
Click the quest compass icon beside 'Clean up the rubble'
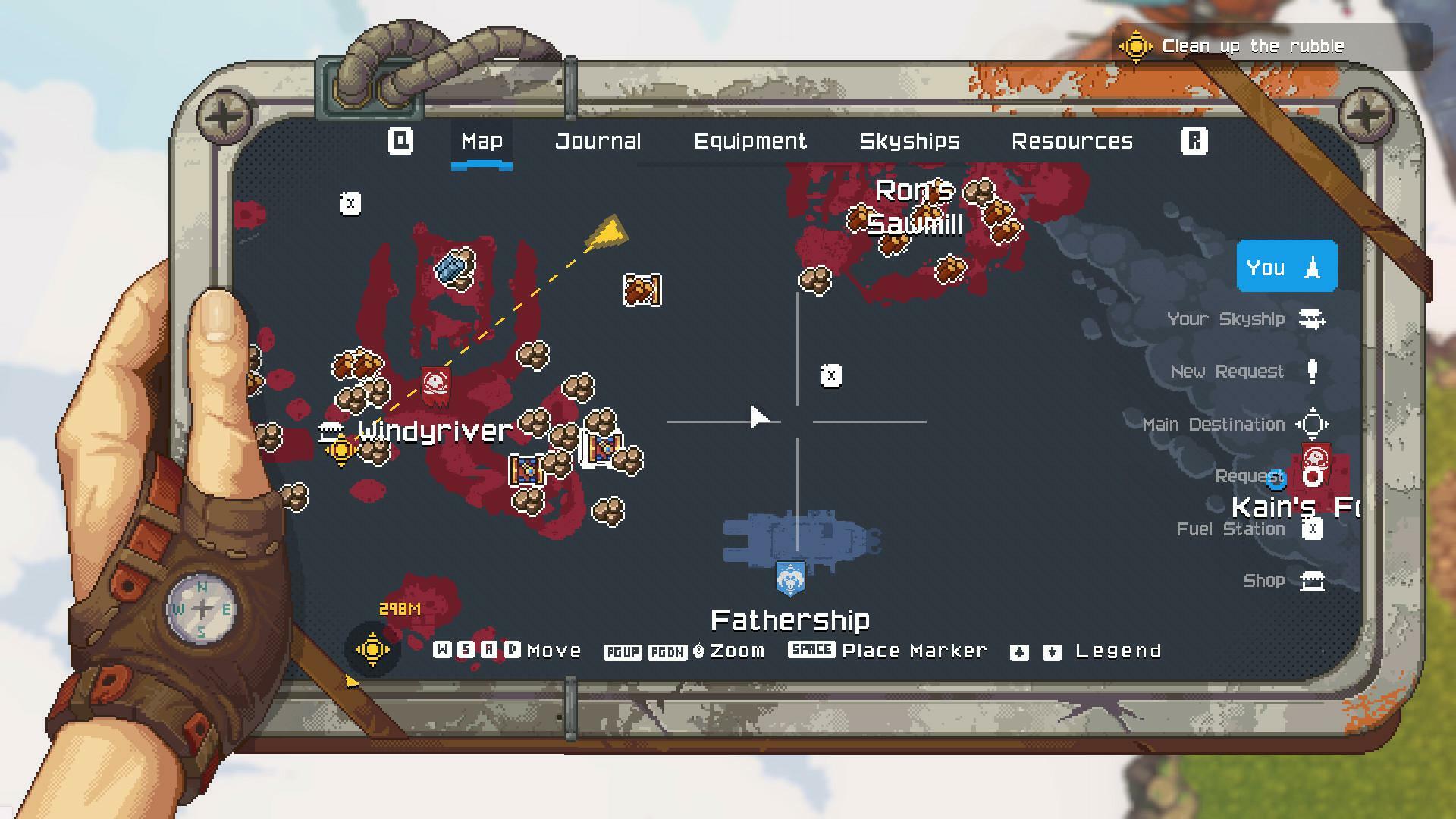[1135, 45]
